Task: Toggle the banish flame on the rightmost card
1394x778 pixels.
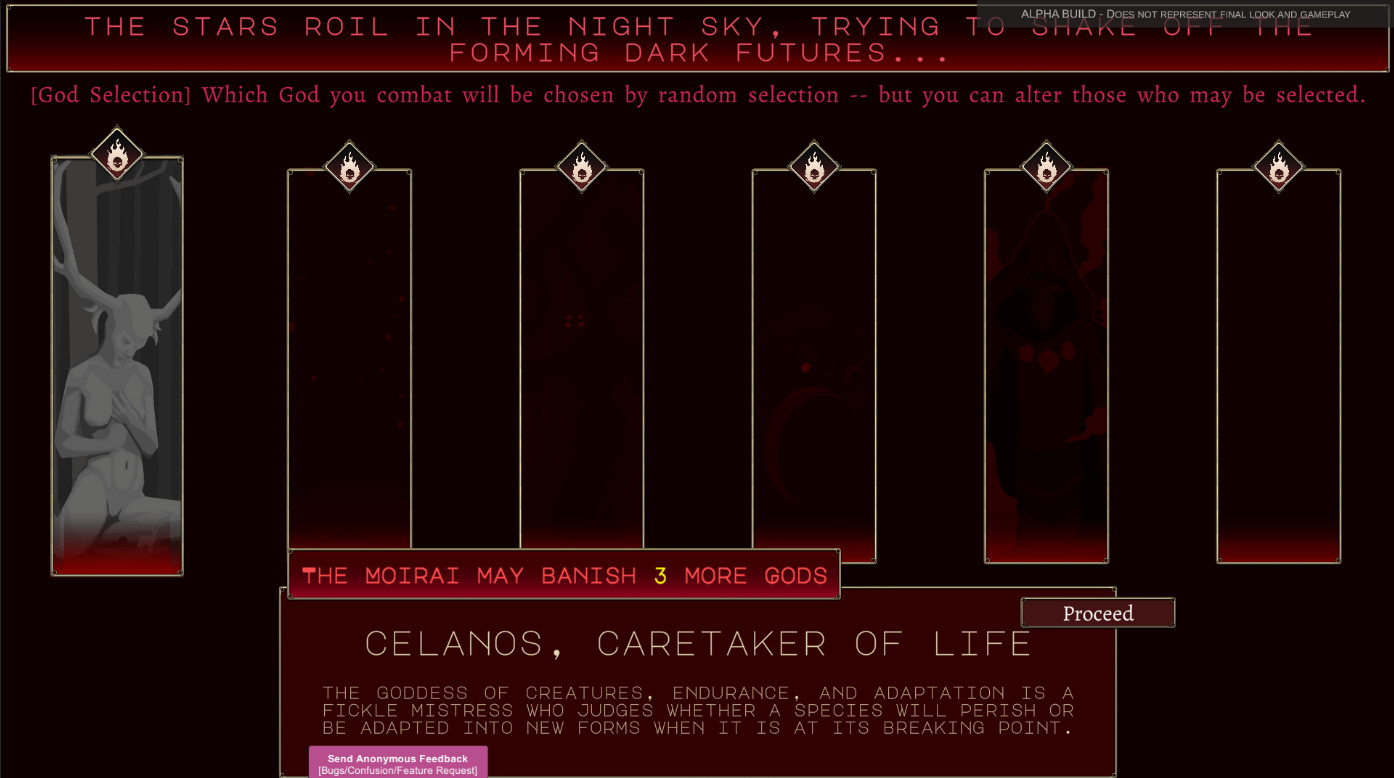Action: [1277, 168]
